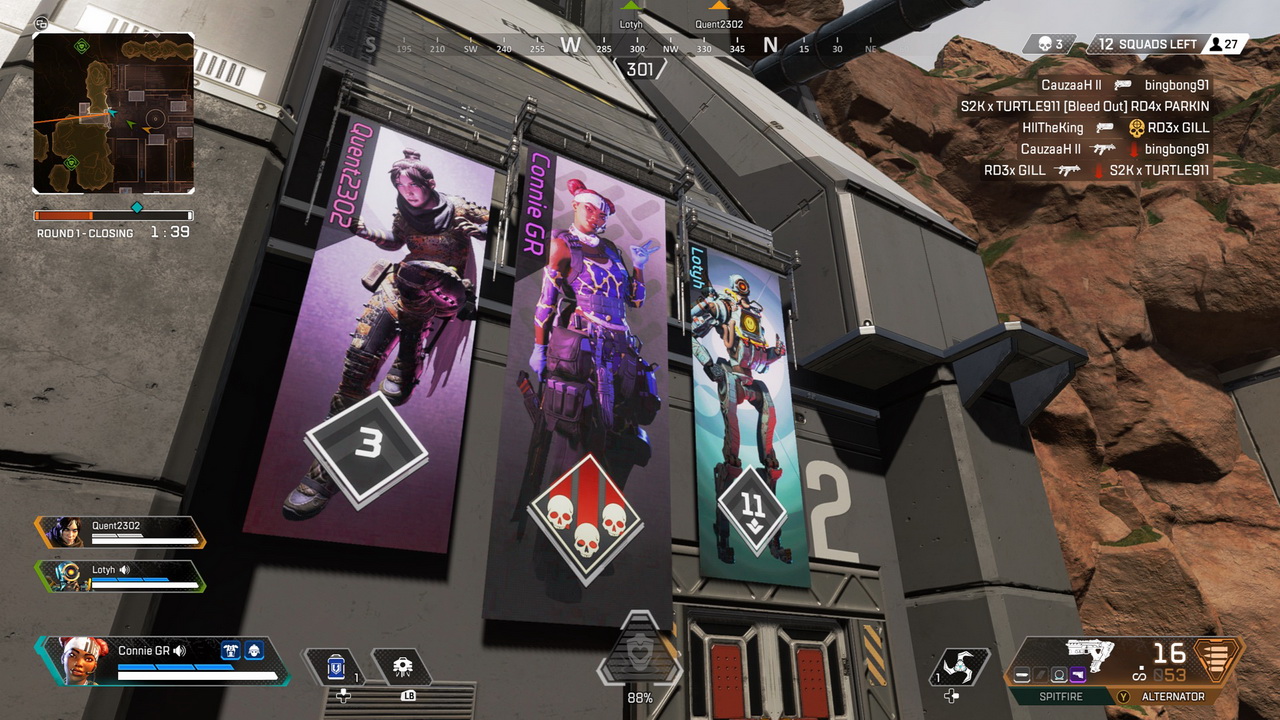1280x720 pixels.
Task: Use the shield cell item slot
Action: 336,666
